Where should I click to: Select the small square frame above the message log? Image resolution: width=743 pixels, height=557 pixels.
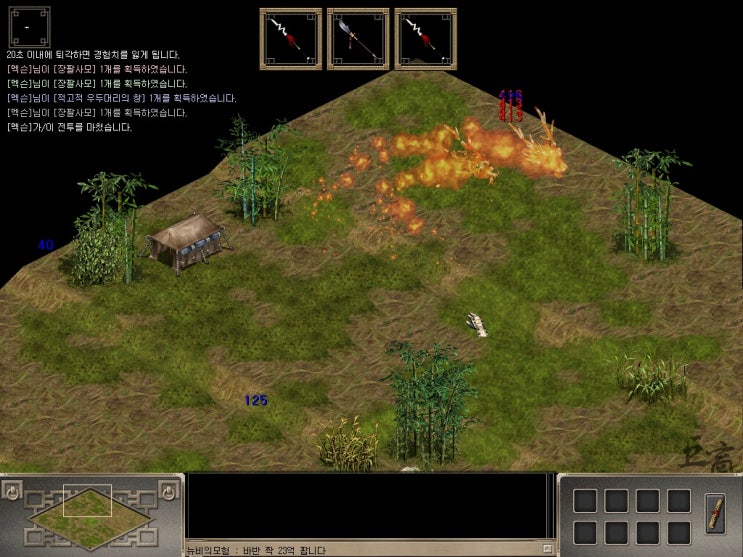[28, 26]
